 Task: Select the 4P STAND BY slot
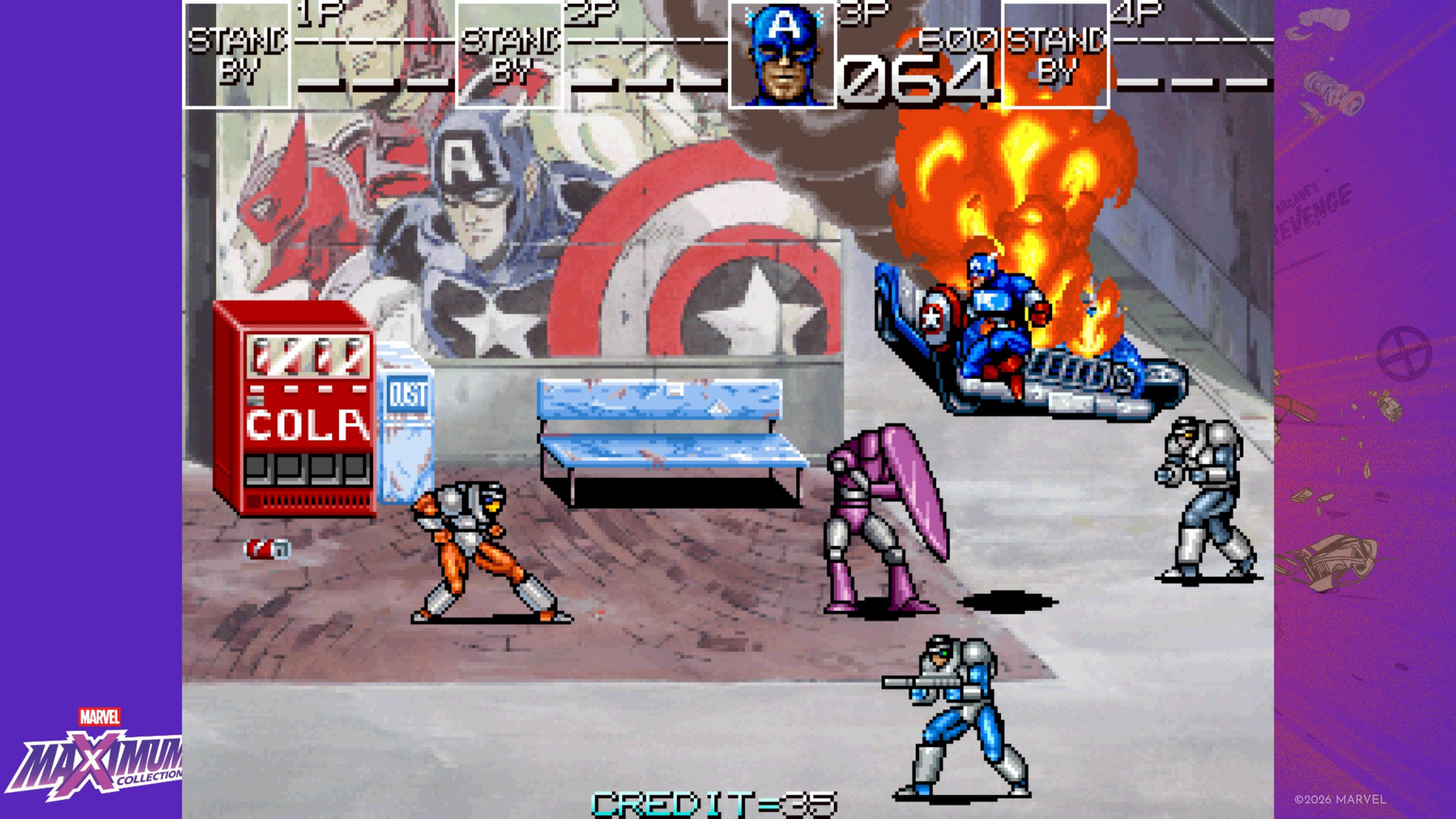coord(1056,55)
